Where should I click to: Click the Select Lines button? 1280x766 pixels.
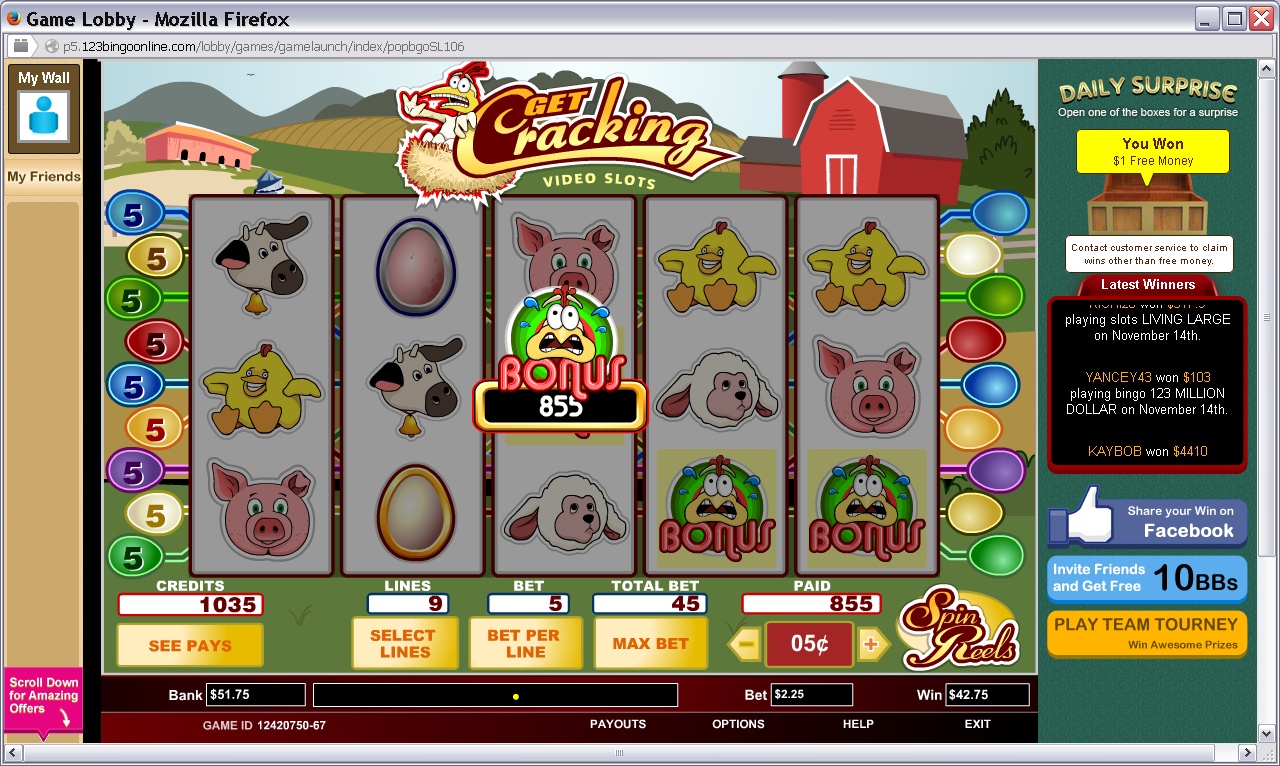pos(403,643)
